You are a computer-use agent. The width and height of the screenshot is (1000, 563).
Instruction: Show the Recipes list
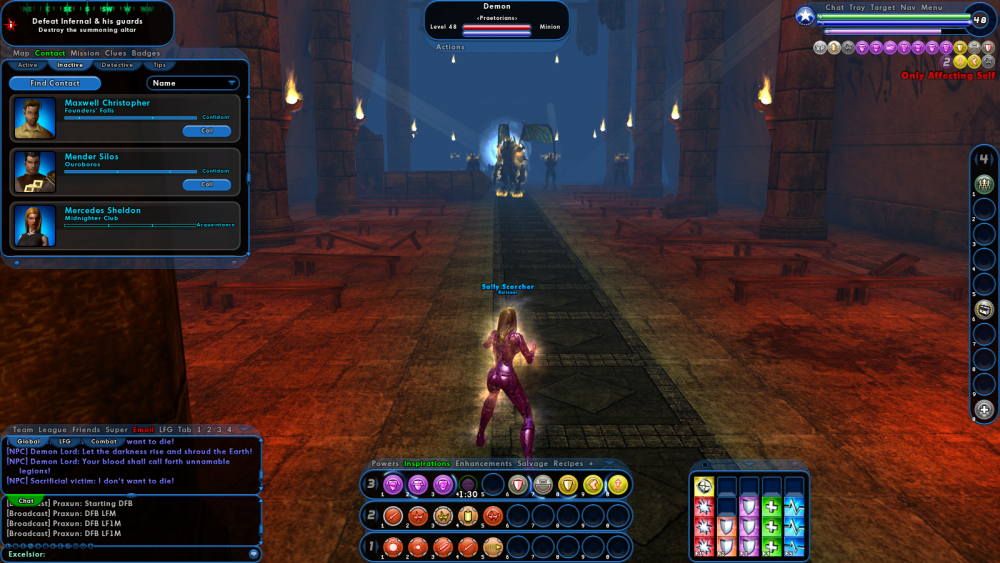coord(569,464)
